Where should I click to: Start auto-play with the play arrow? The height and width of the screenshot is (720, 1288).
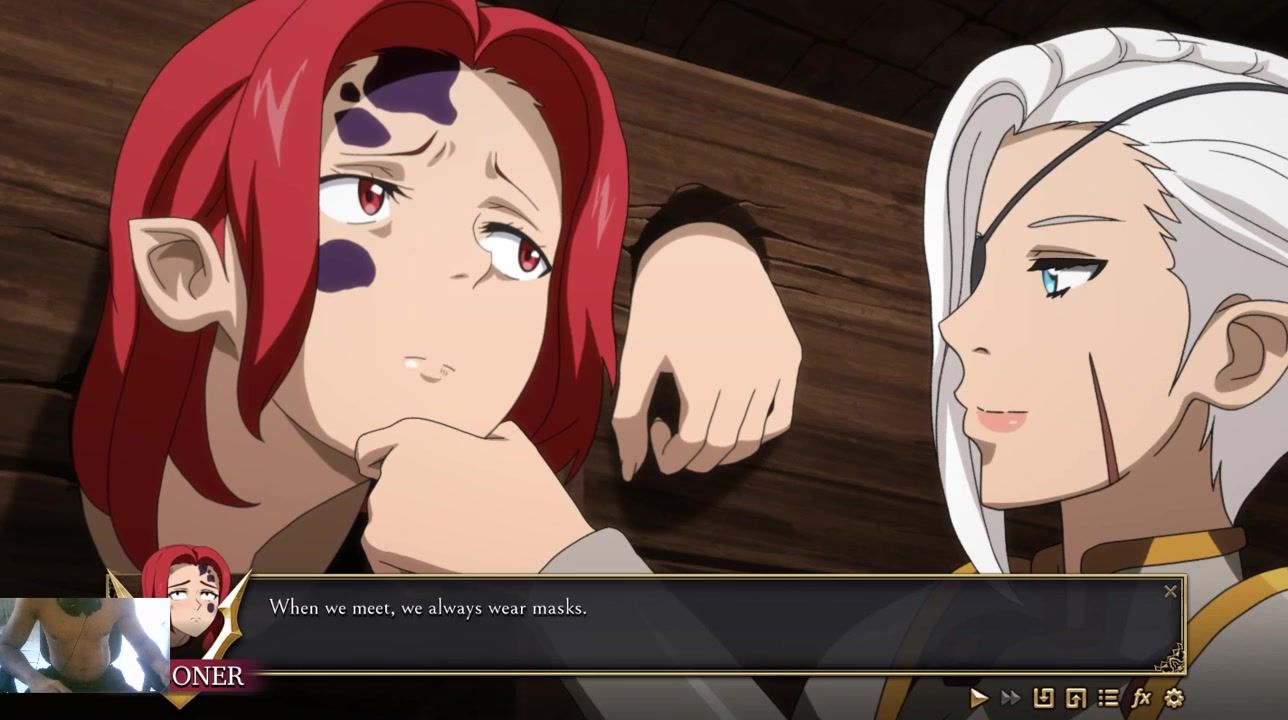pyautogui.click(x=979, y=698)
